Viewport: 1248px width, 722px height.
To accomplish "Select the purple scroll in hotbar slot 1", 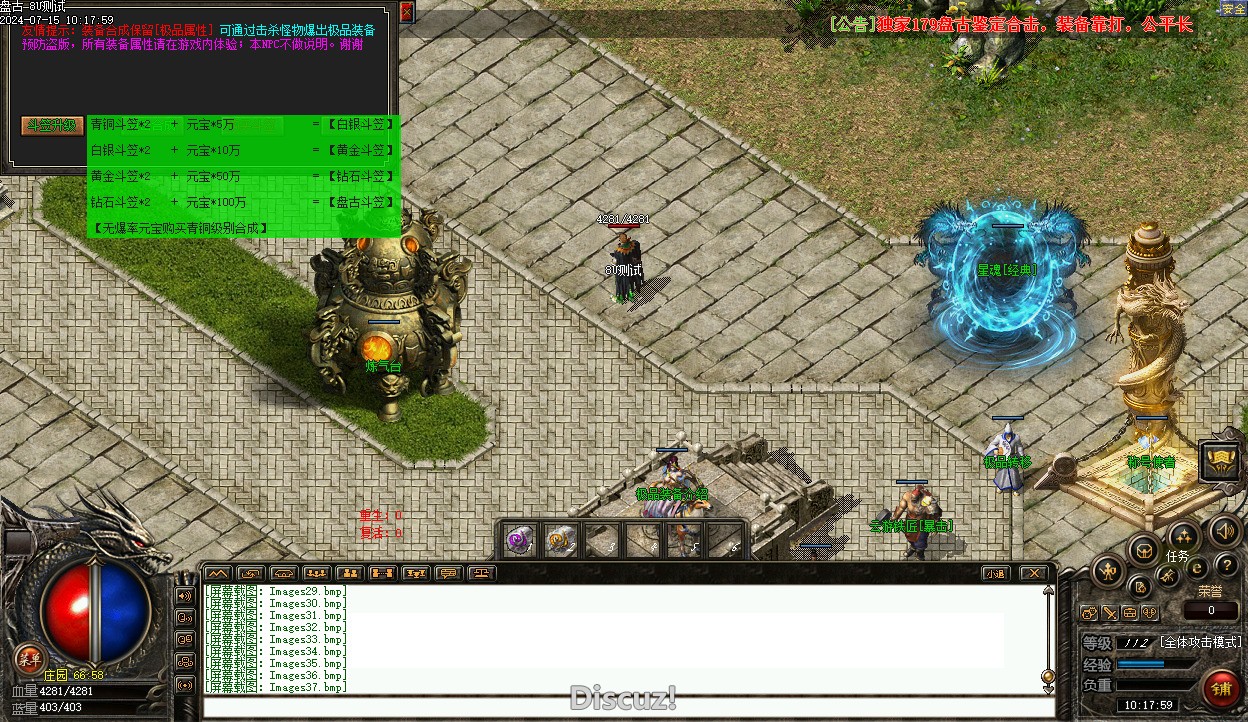I will [519, 541].
